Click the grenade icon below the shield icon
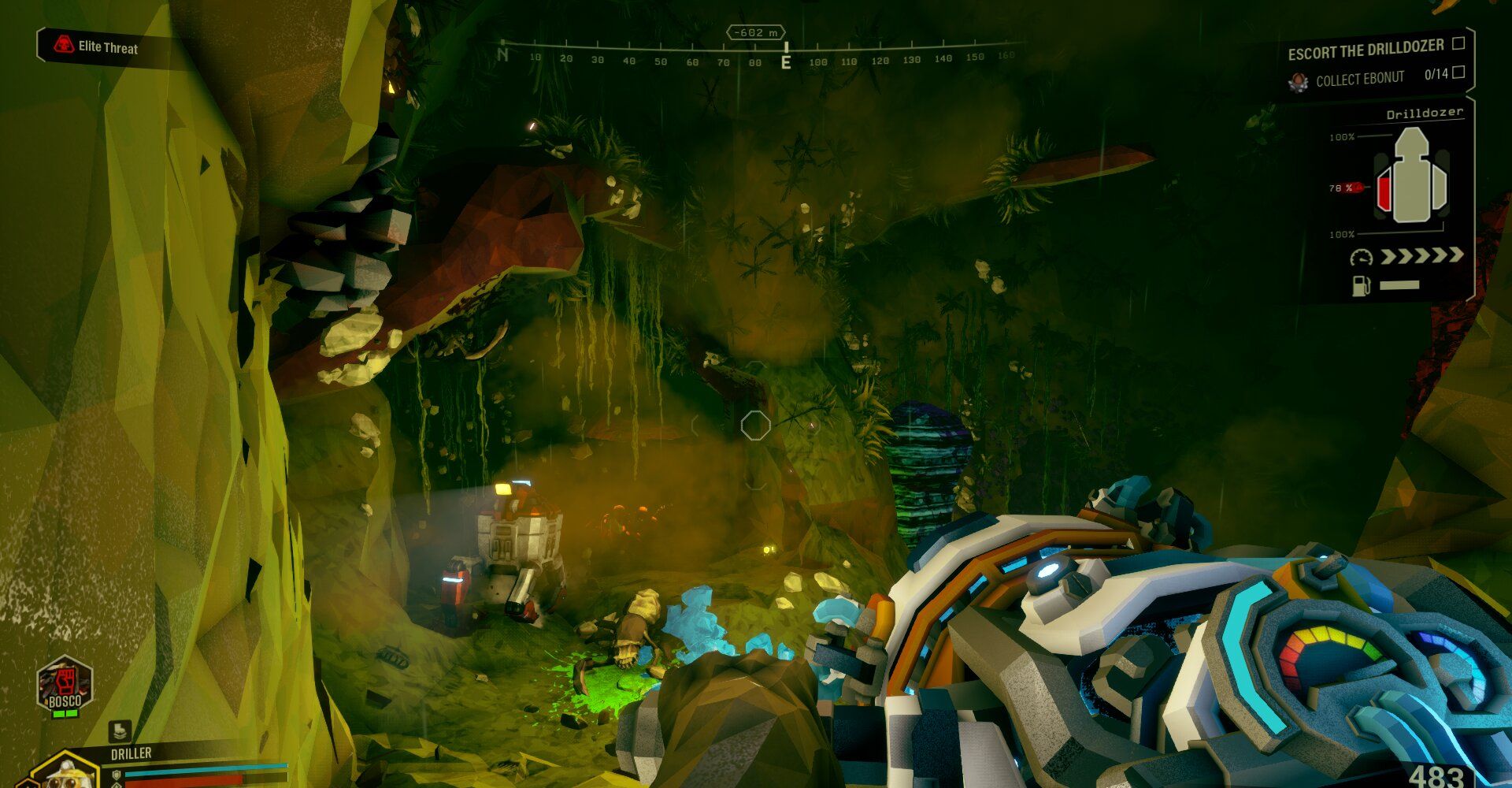Viewport: 1512px width, 788px height. (117, 786)
